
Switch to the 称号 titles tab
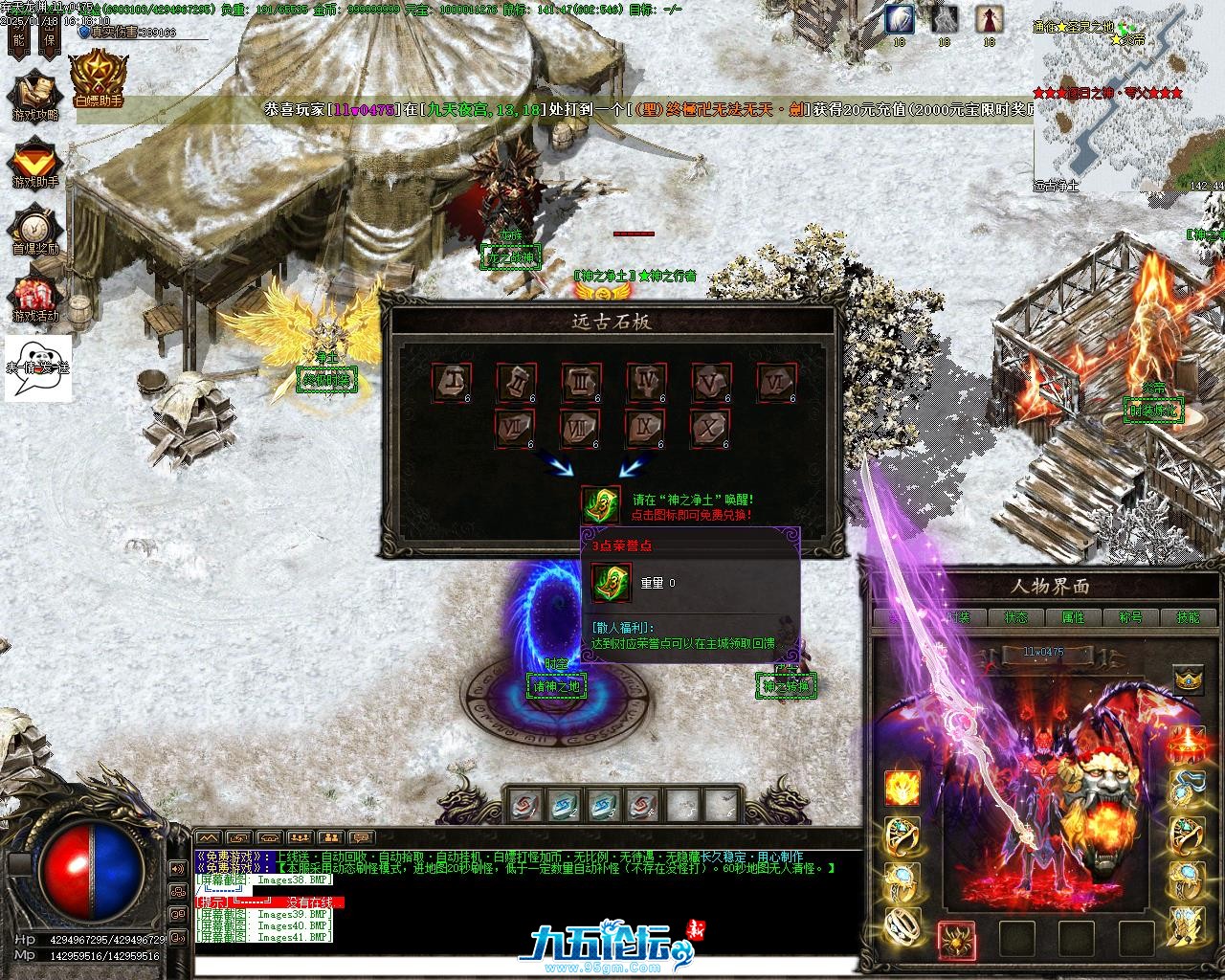coord(1131,617)
